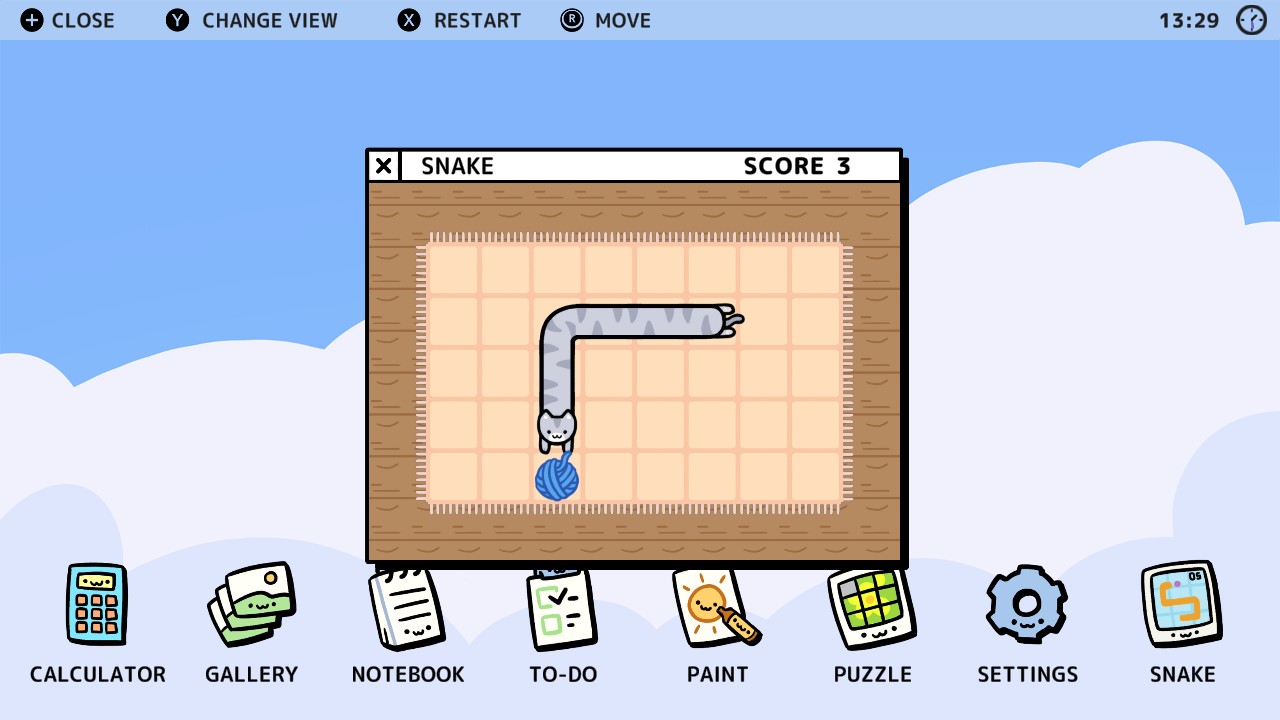Click the R button badge before MOVE
This screenshot has width=1280, height=720.
click(x=571, y=19)
